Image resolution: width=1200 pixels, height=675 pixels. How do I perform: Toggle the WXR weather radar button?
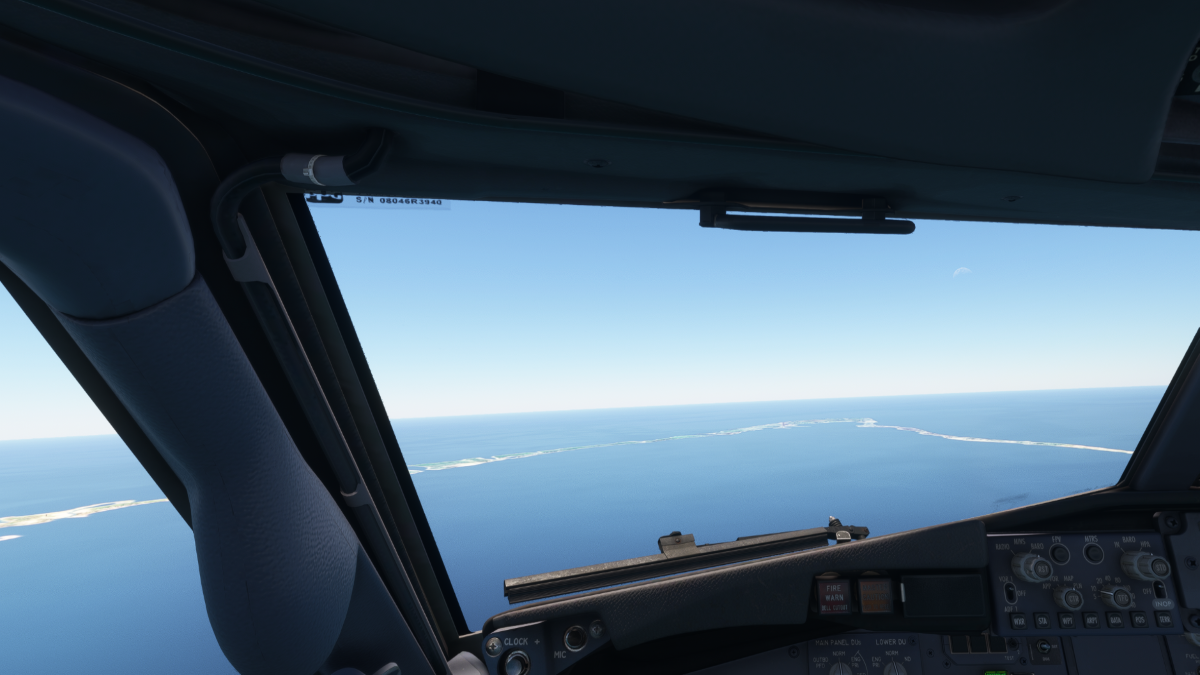(x=1018, y=621)
